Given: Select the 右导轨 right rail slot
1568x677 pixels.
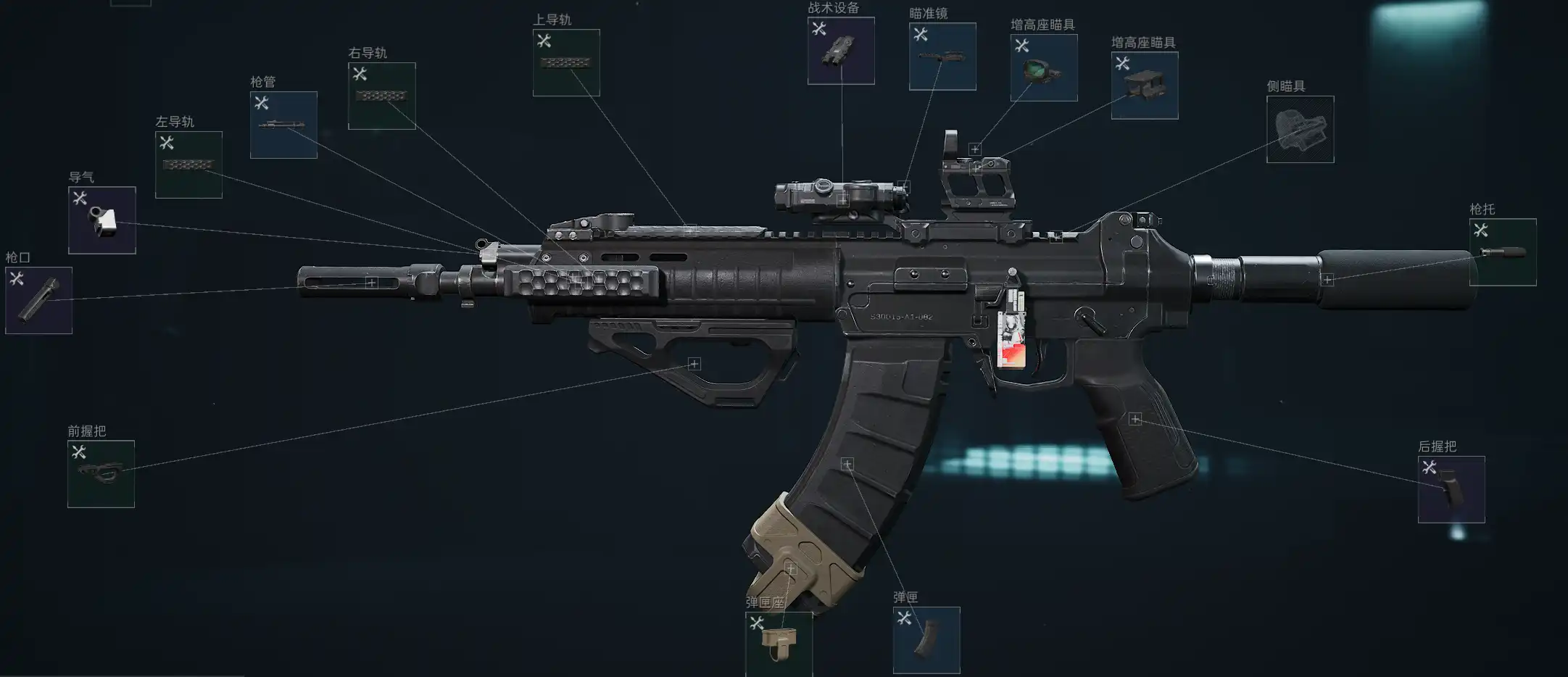Looking at the screenshot, I should 382,96.
